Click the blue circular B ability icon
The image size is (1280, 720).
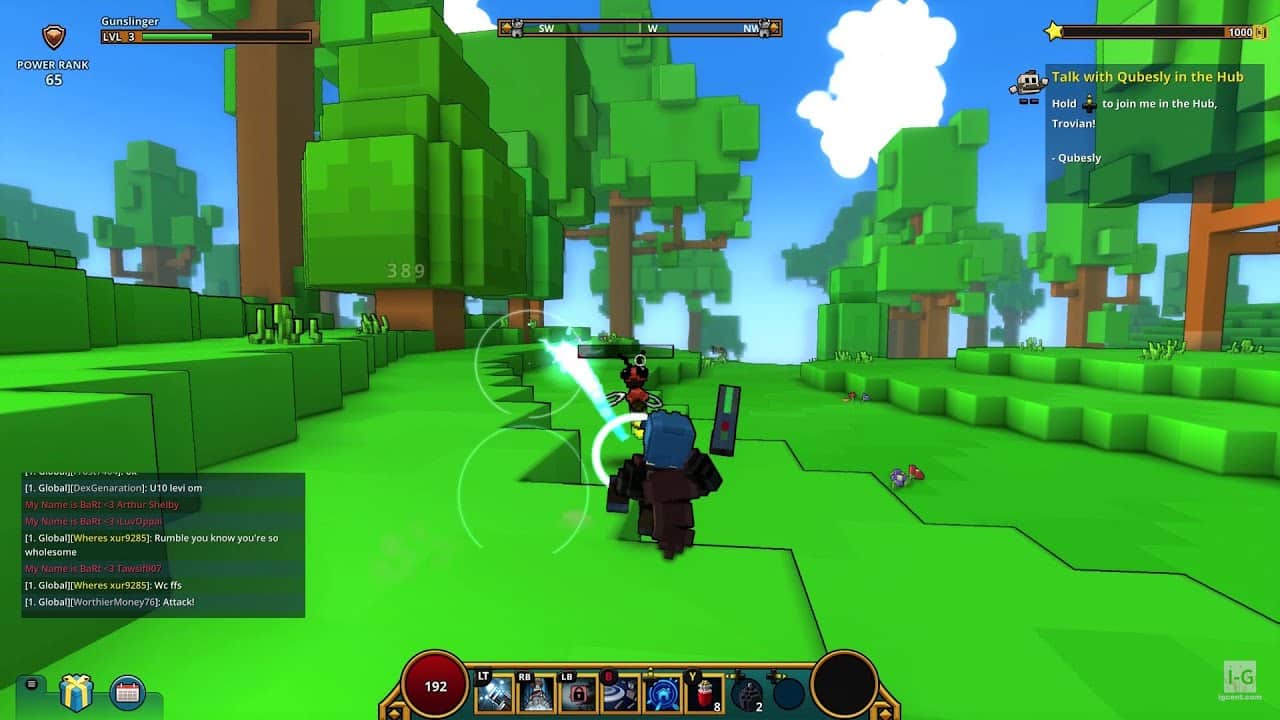pyautogui.click(x=663, y=692)
